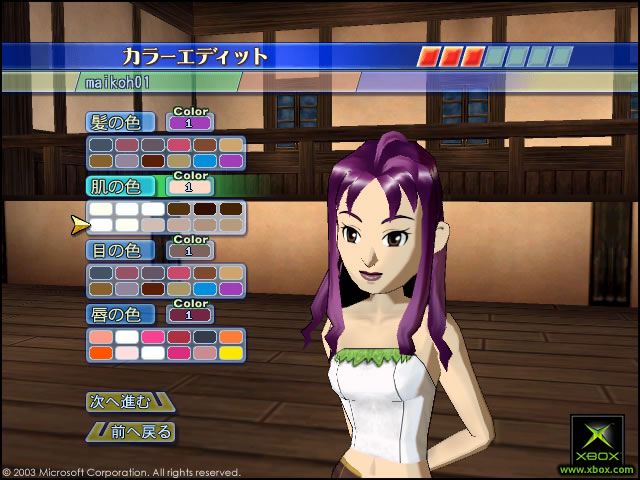
Task: Pick the yellow lip color swatch
Action: pos(231,353)
